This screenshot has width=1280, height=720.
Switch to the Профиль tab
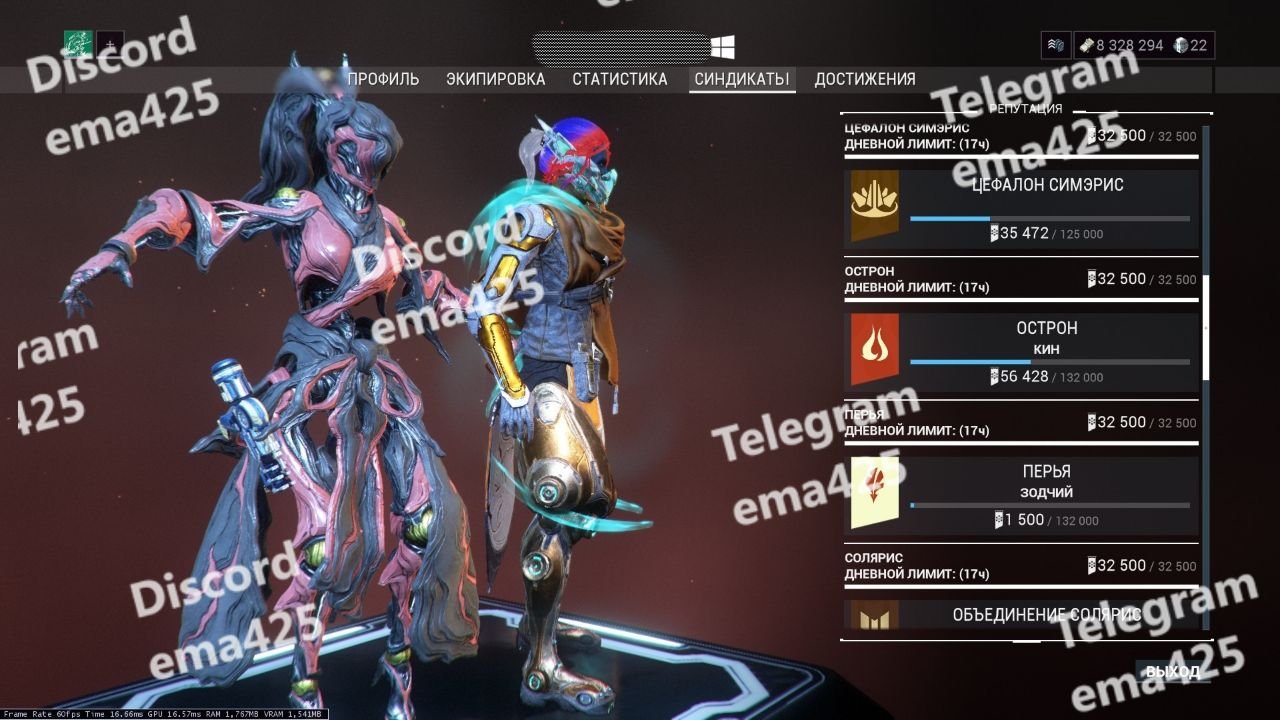(383, 79)
